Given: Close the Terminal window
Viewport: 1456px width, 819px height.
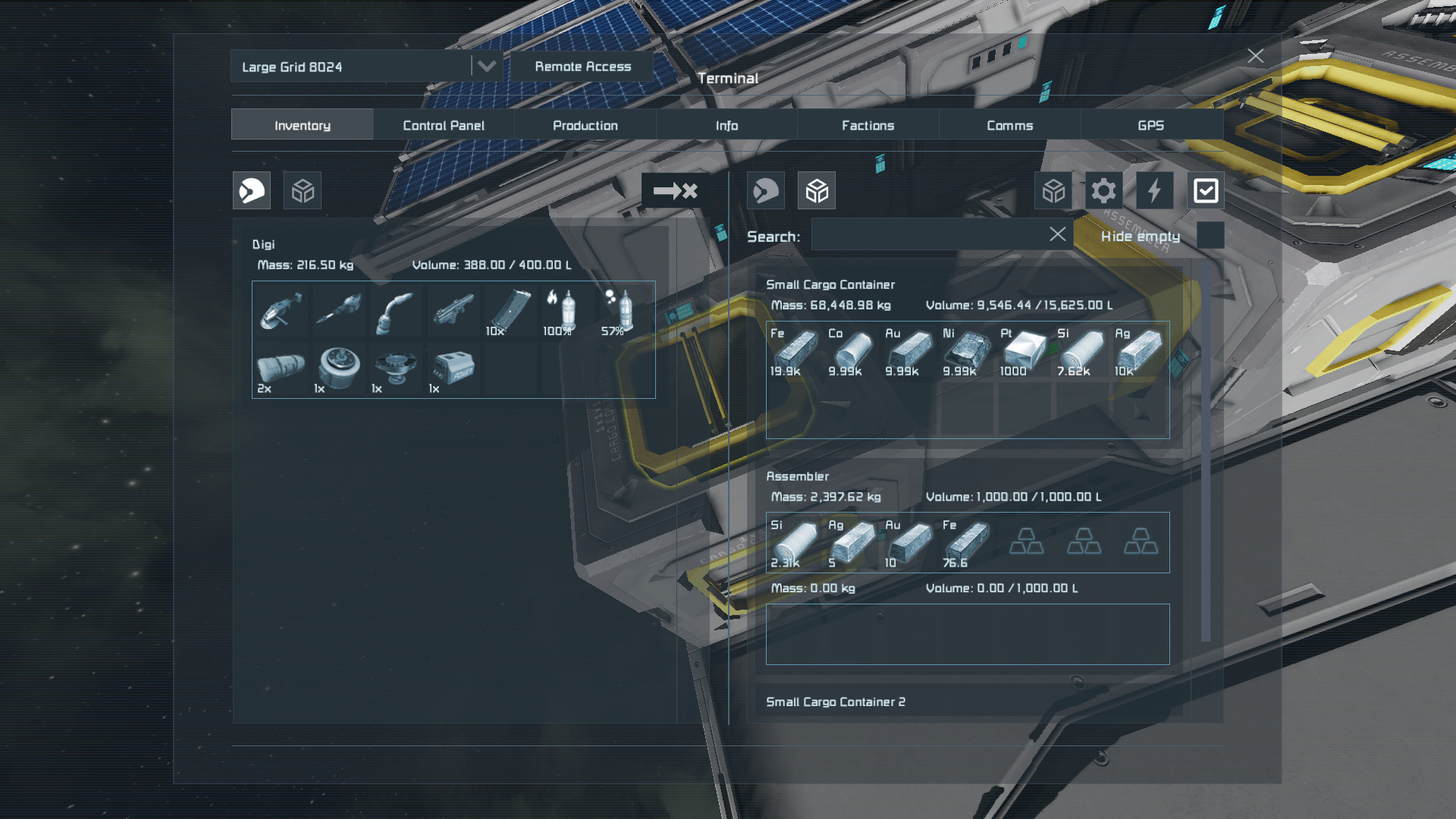Looking at the screenshot, I should tap(1255, 56).
